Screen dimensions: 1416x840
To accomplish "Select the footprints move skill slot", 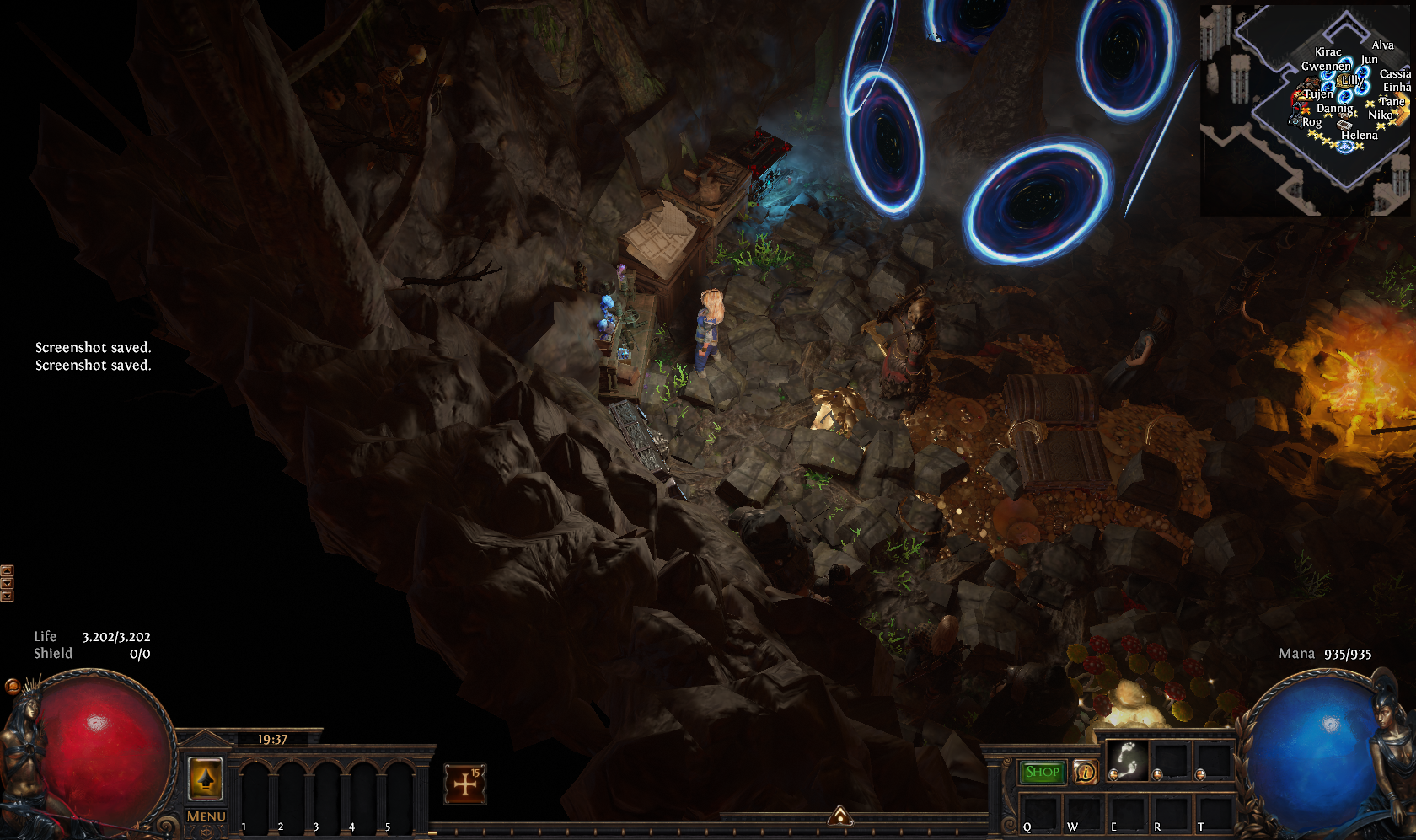I will click(x=1127, y=761).
